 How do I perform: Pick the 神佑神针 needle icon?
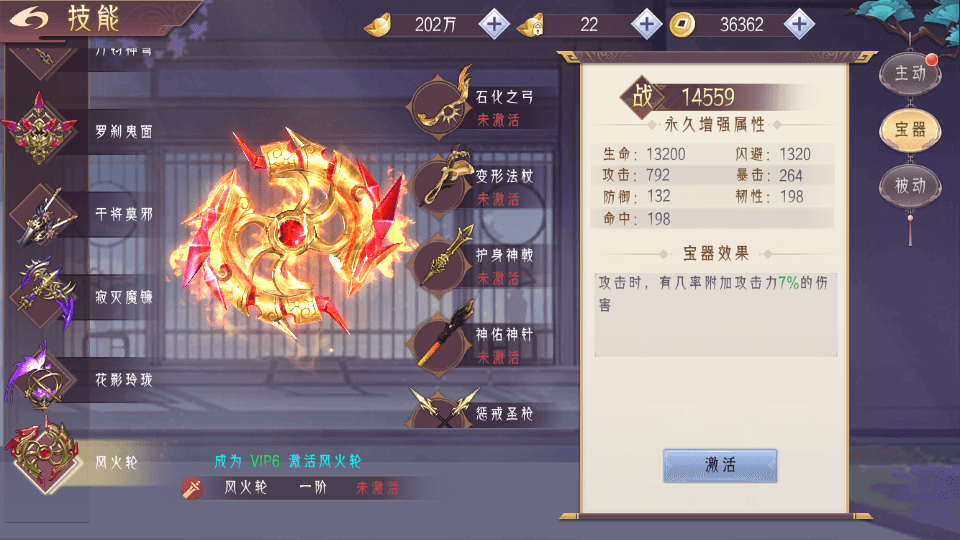click(x=441, y=341)
